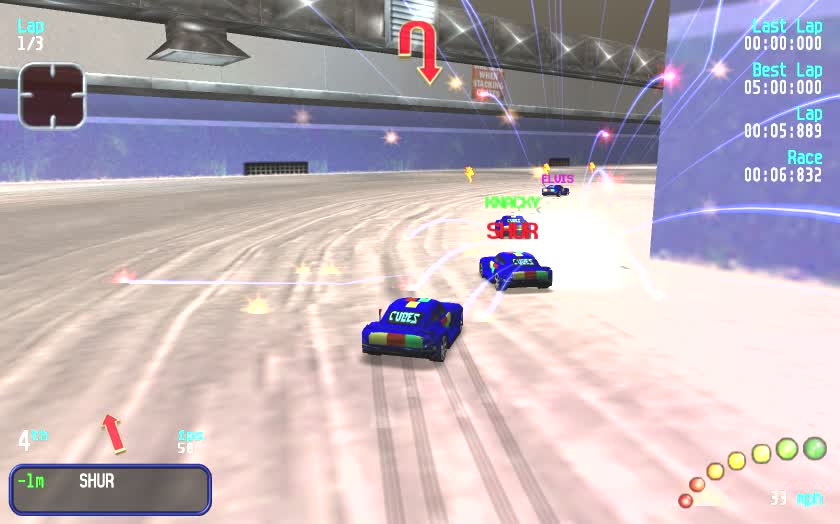Select the empty pickup item slot
The width and height of the screenshot is (840, 524).
[51, 96]
